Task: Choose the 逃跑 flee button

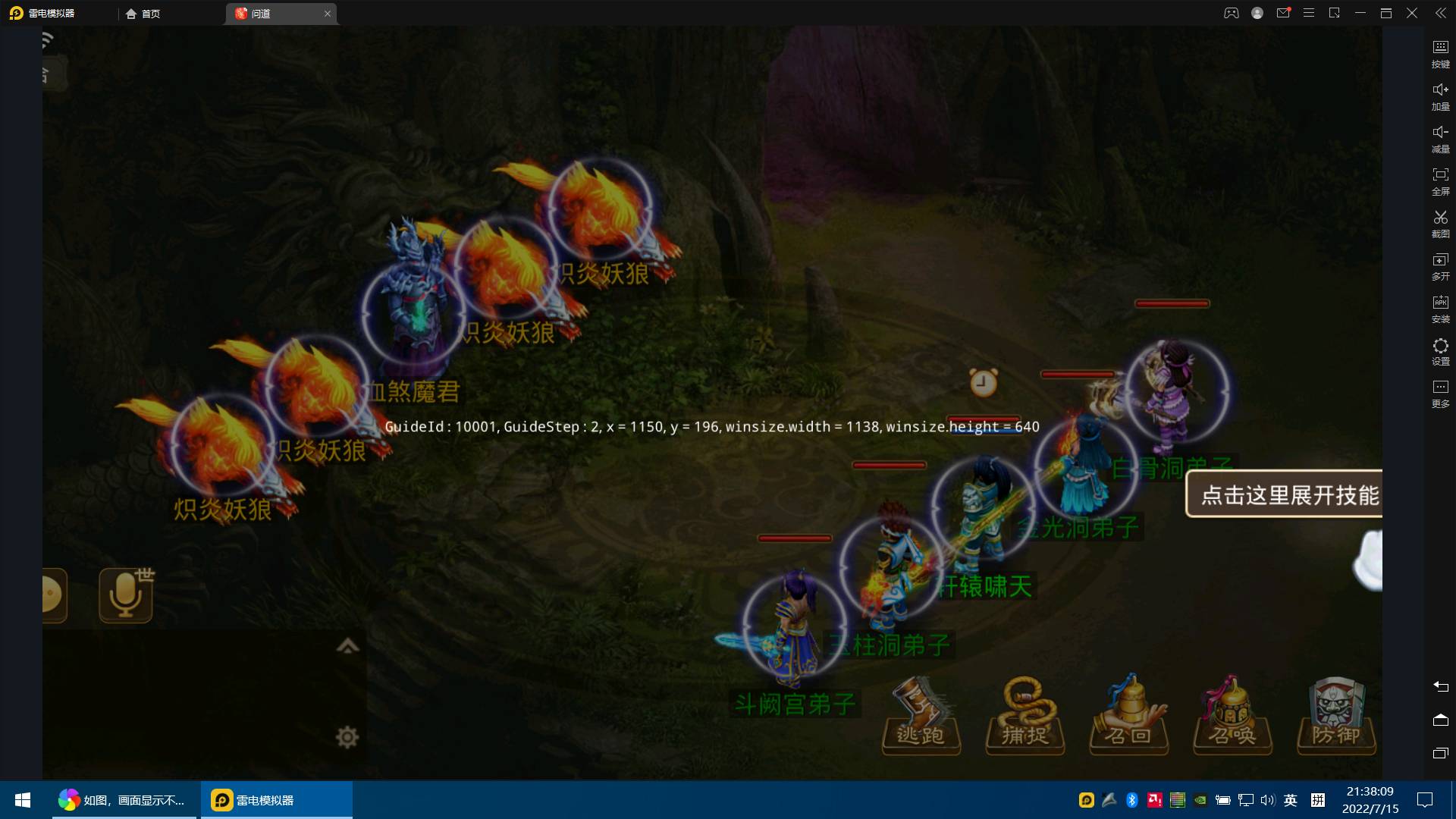Action: (x=921, y=717)
